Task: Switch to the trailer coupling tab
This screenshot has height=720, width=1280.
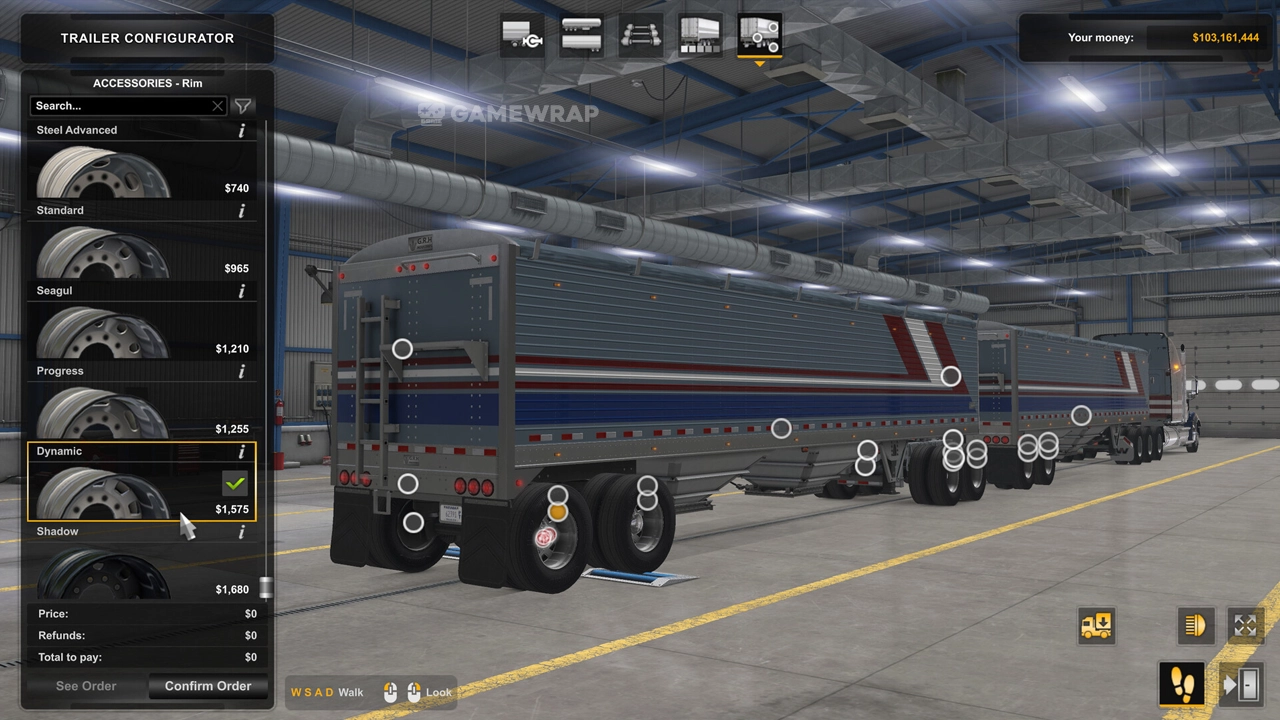Action: coord(522,37)
